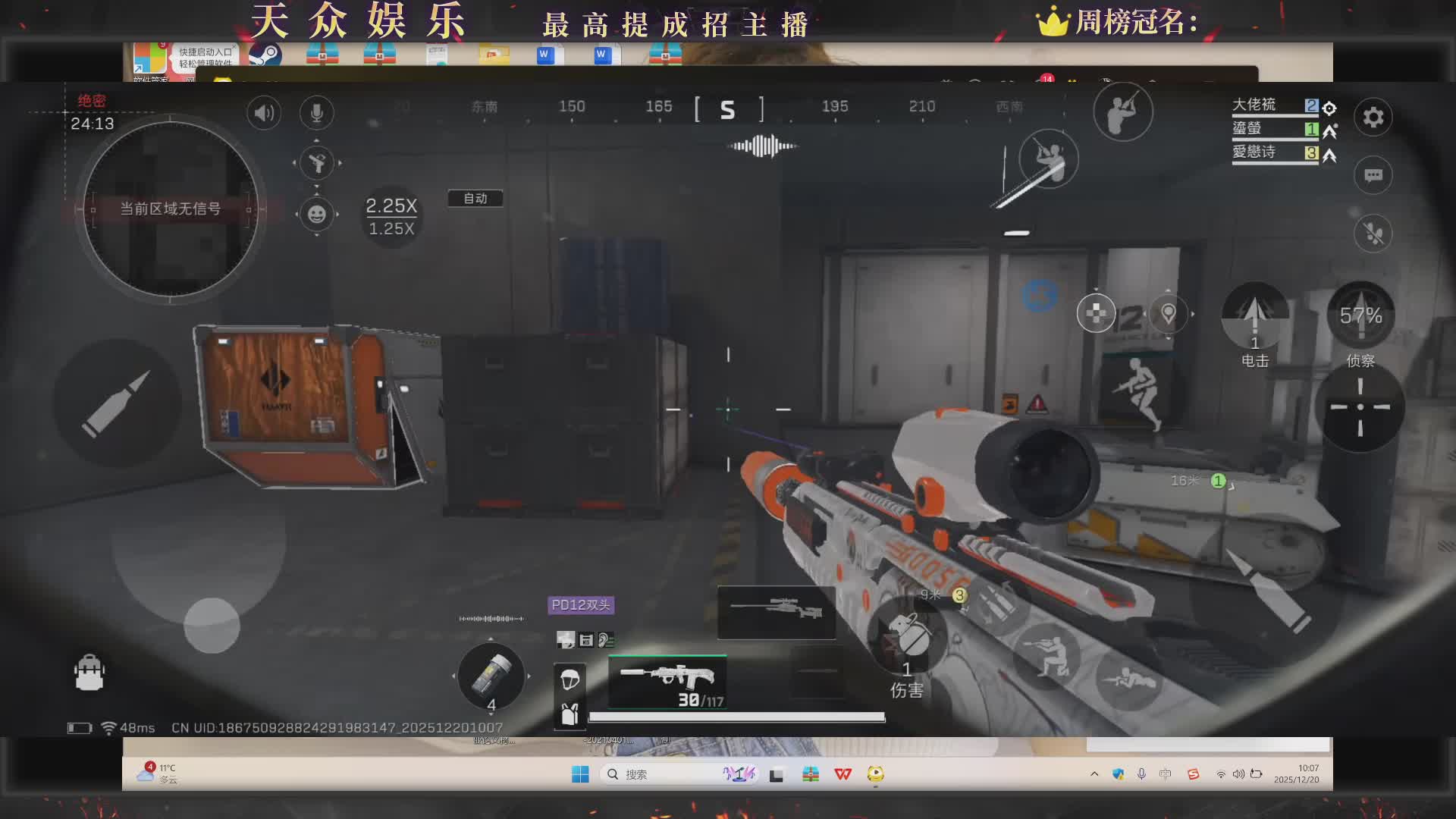
Task: Tap the left bullet fire button
Action: click(x=116, y=403)
